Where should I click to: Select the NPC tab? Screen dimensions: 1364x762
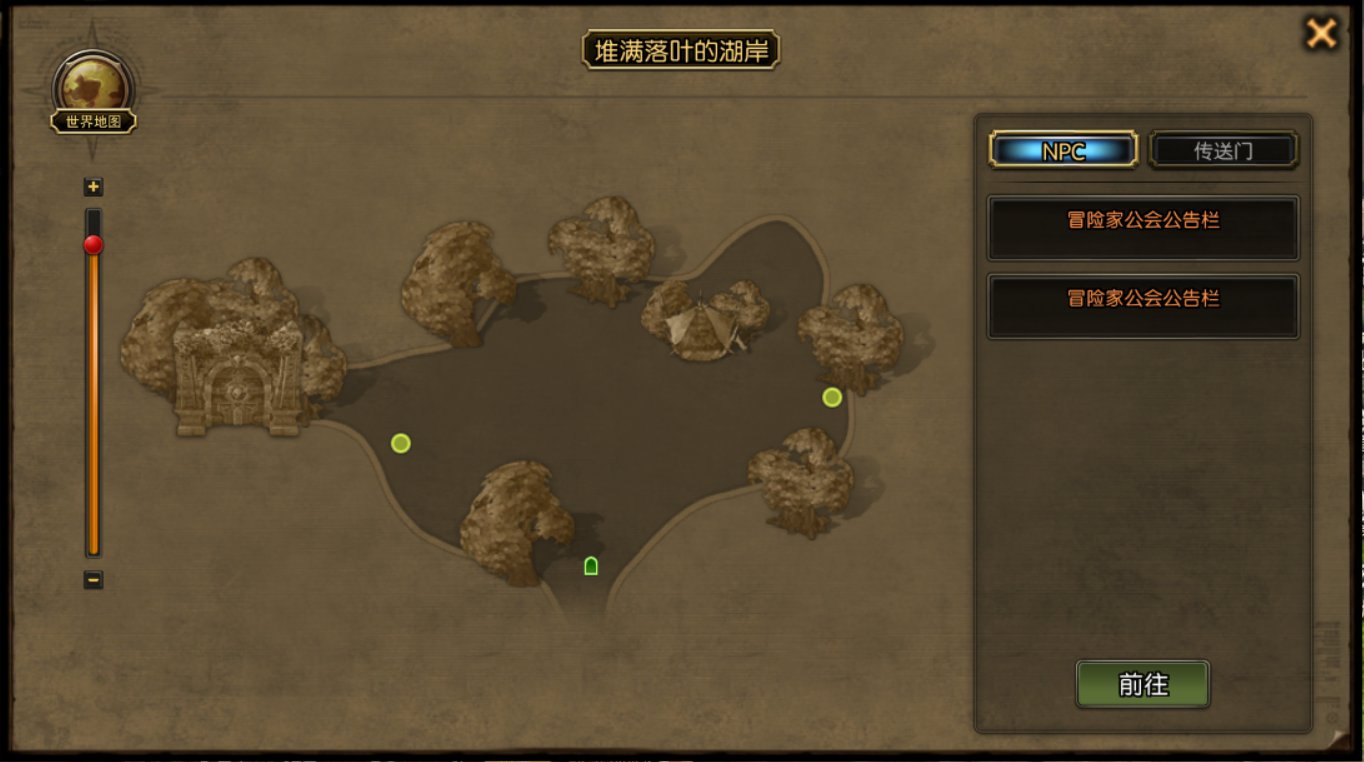pos(1063,151)
